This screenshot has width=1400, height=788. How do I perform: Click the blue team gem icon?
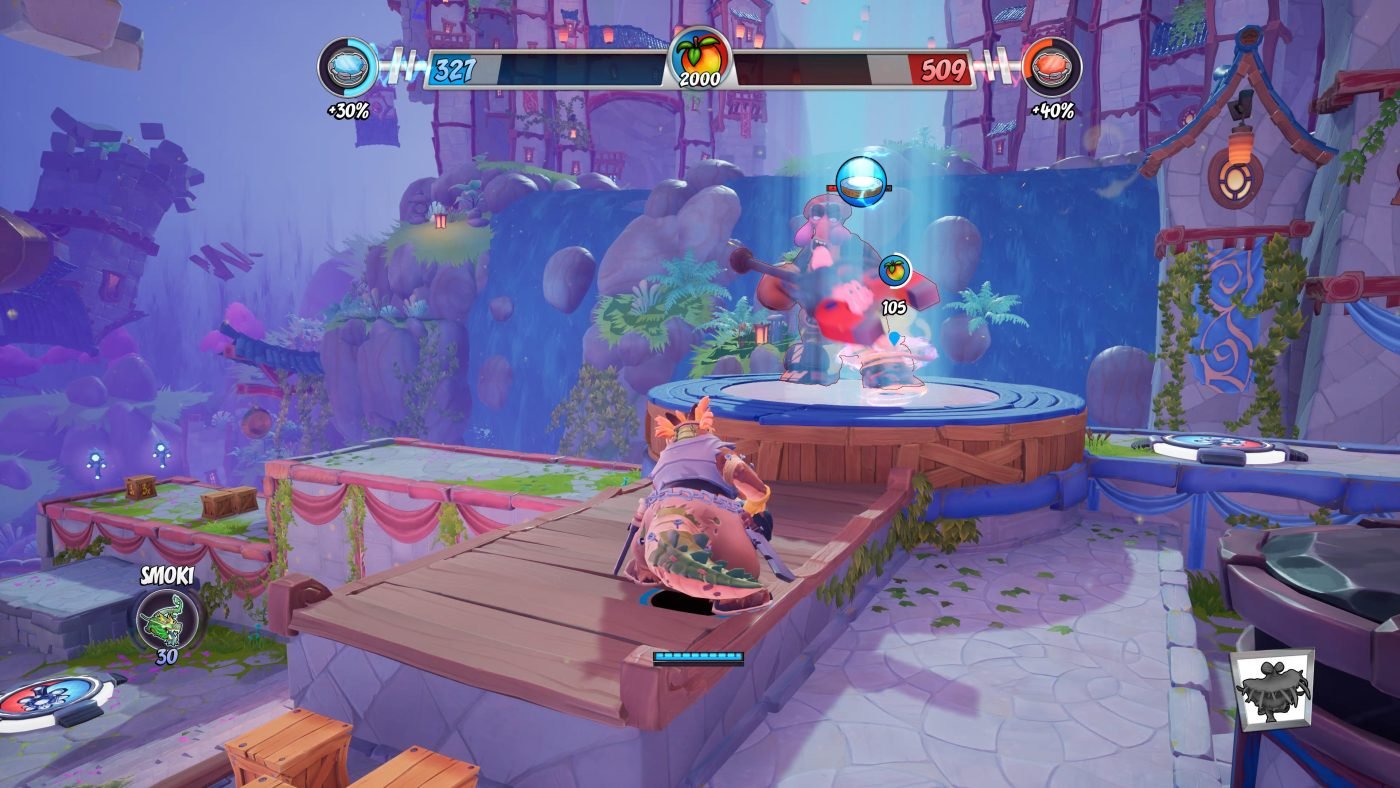347,68
